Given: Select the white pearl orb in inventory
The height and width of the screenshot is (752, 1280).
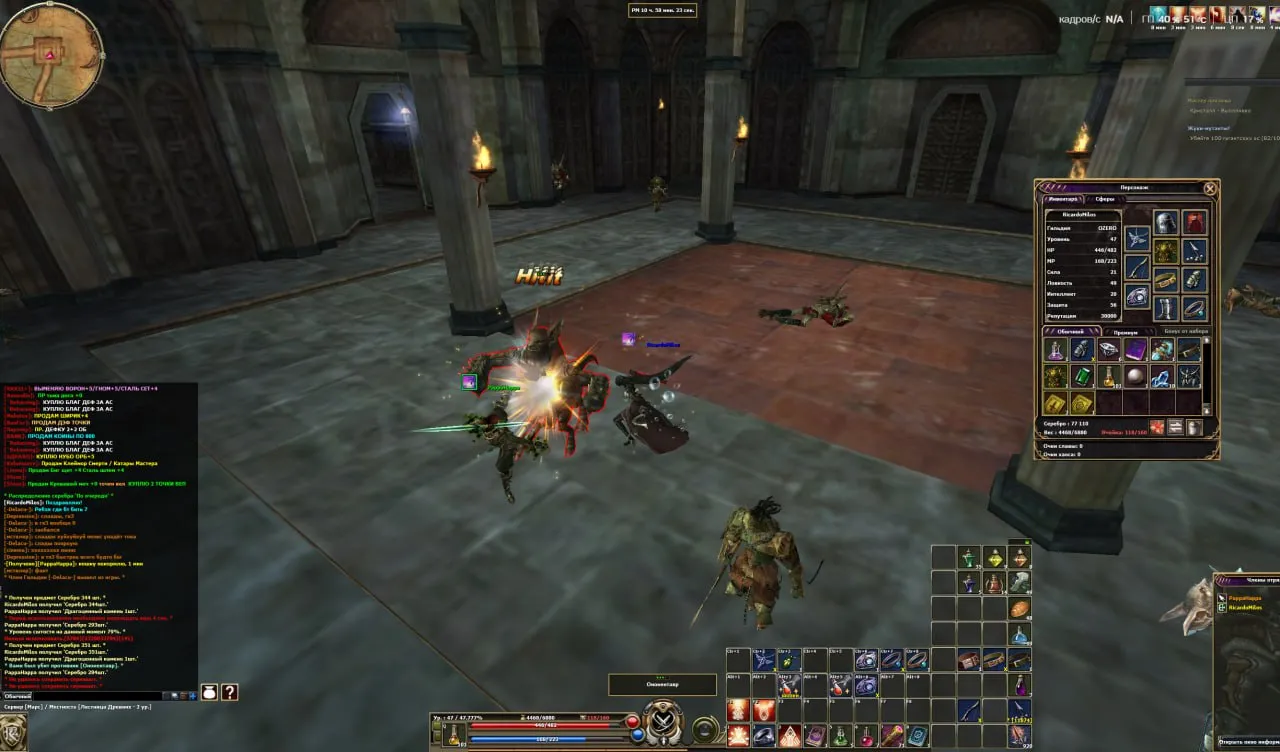Looking at the screenshot, I should click(x=1135, y=376).
